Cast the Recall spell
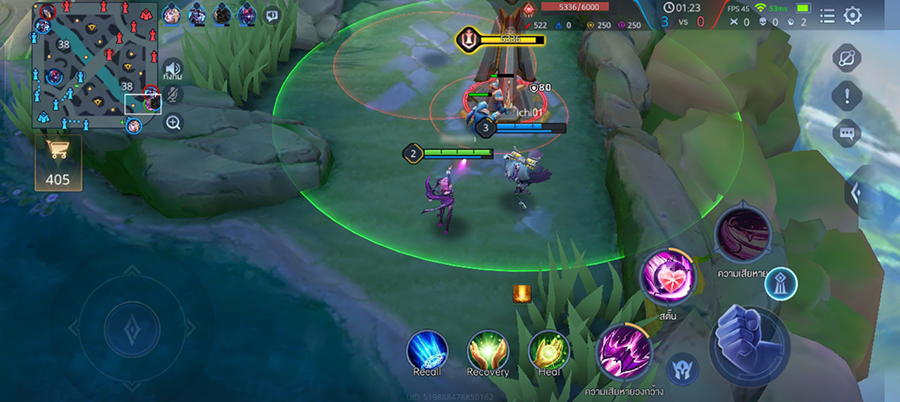This screenshot has width=900, height=402. coord(427,349)
